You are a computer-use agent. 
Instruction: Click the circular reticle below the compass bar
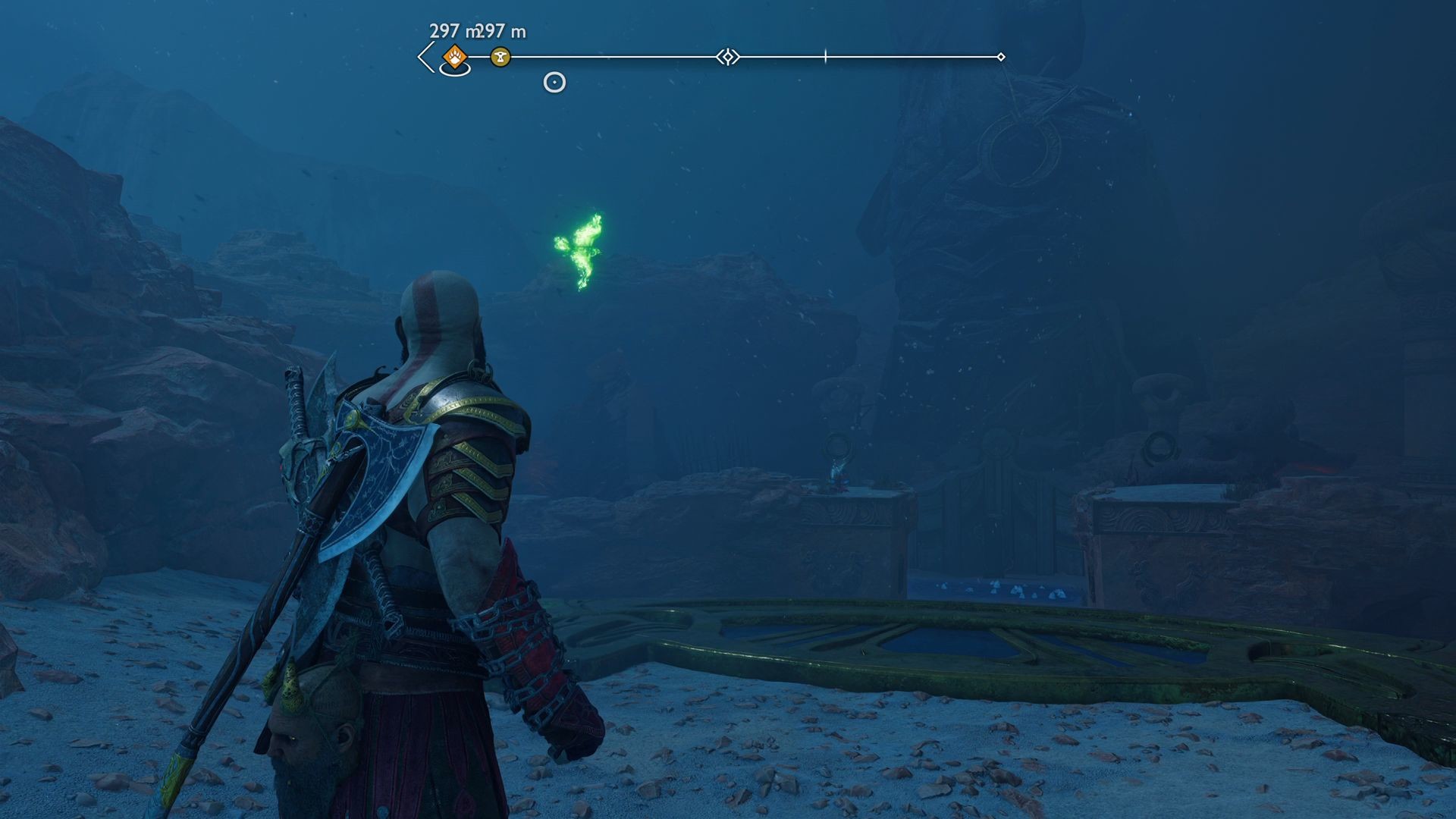[x=554, y=83]
